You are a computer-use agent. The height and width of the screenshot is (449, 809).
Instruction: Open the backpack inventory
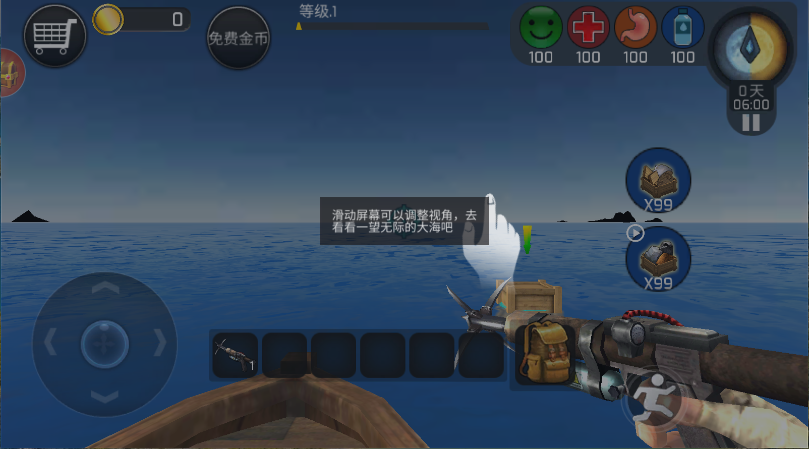pyautogui.click(x=544, y=354)
